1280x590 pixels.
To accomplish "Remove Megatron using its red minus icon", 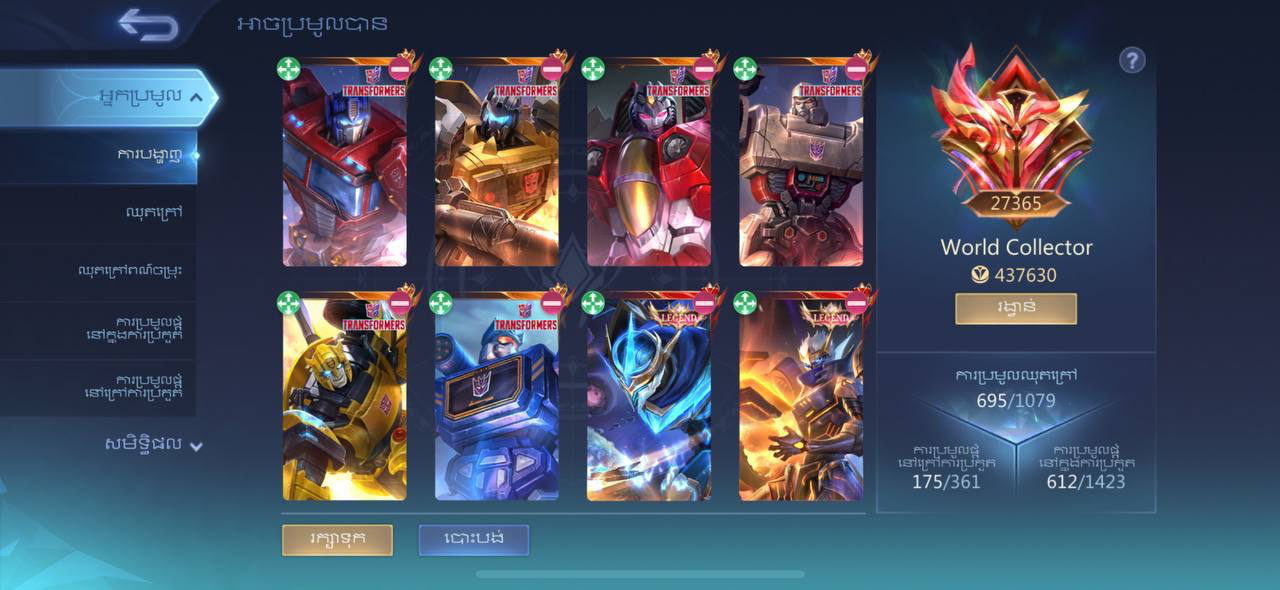I will tap(856, 69).
